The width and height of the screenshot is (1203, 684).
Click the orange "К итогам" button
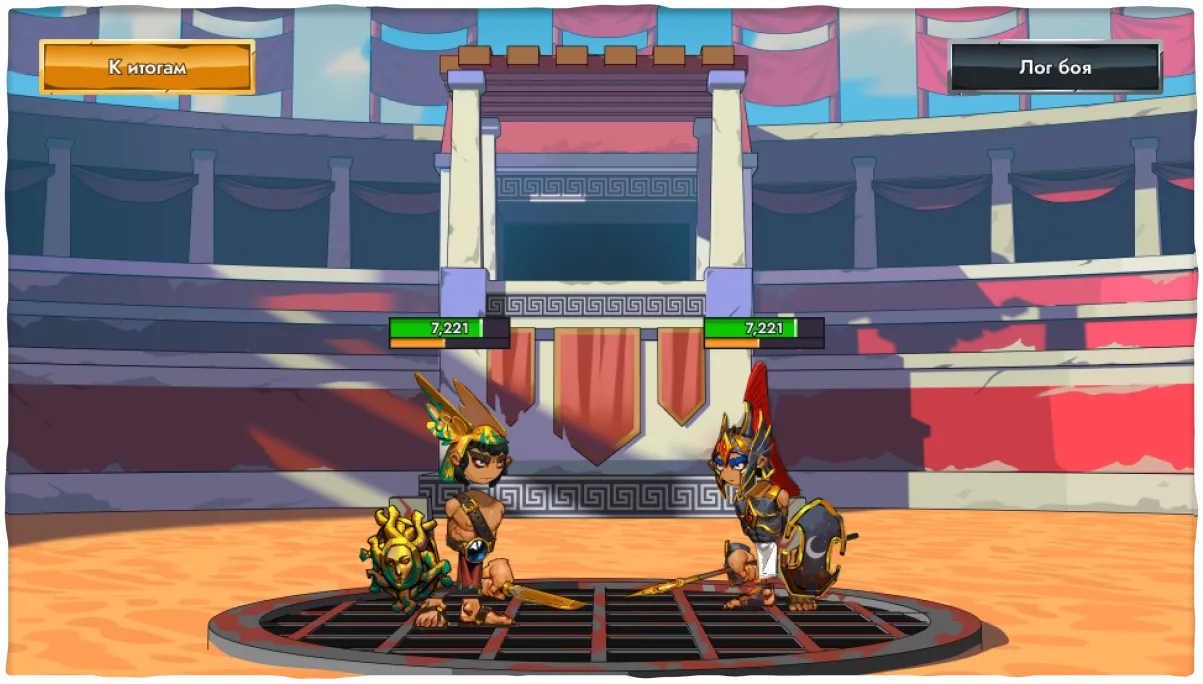point(147,68)
